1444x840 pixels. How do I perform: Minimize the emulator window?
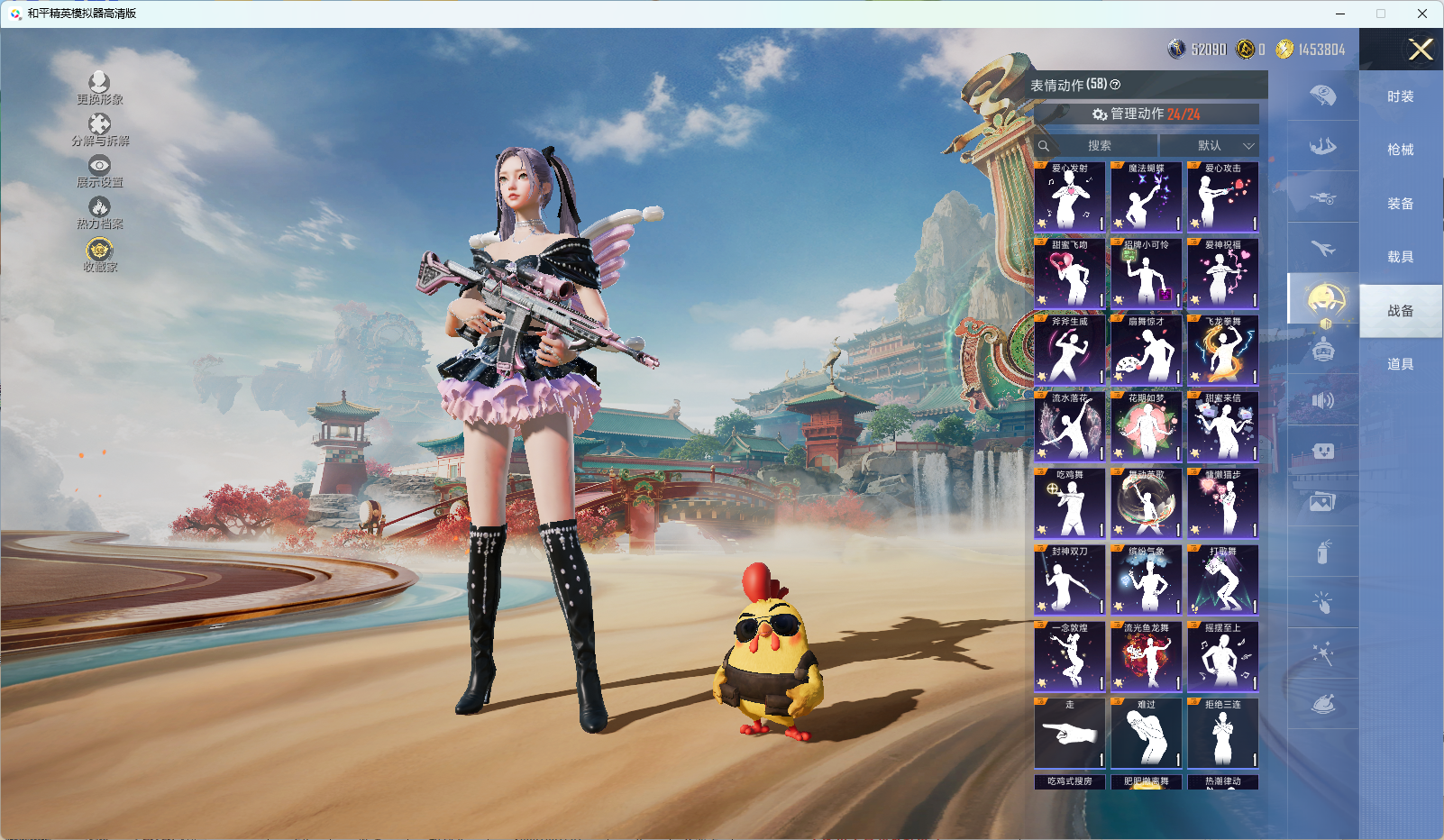1340,14
